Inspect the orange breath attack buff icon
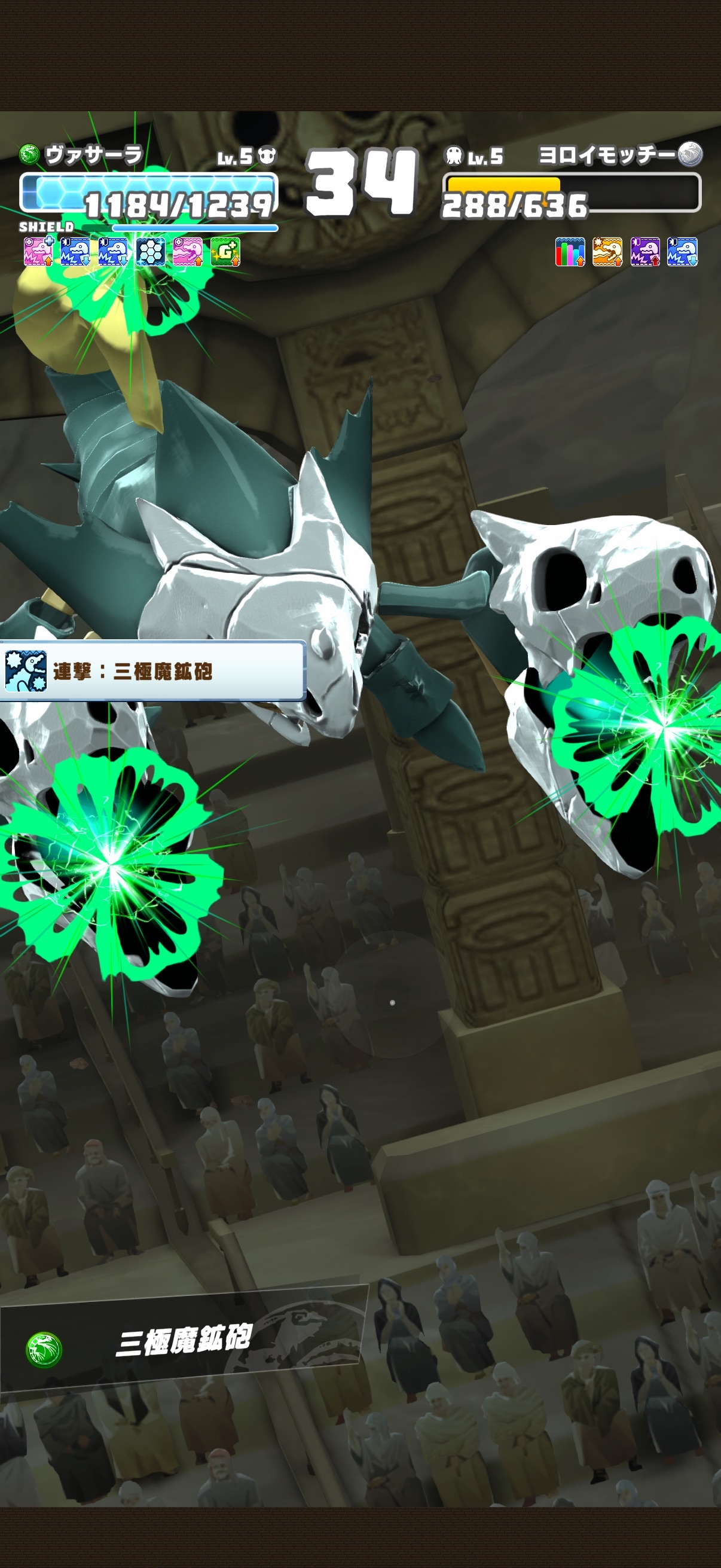This screenshot has width=721, height=1568. pyautogui.click(x=607, y=252)
